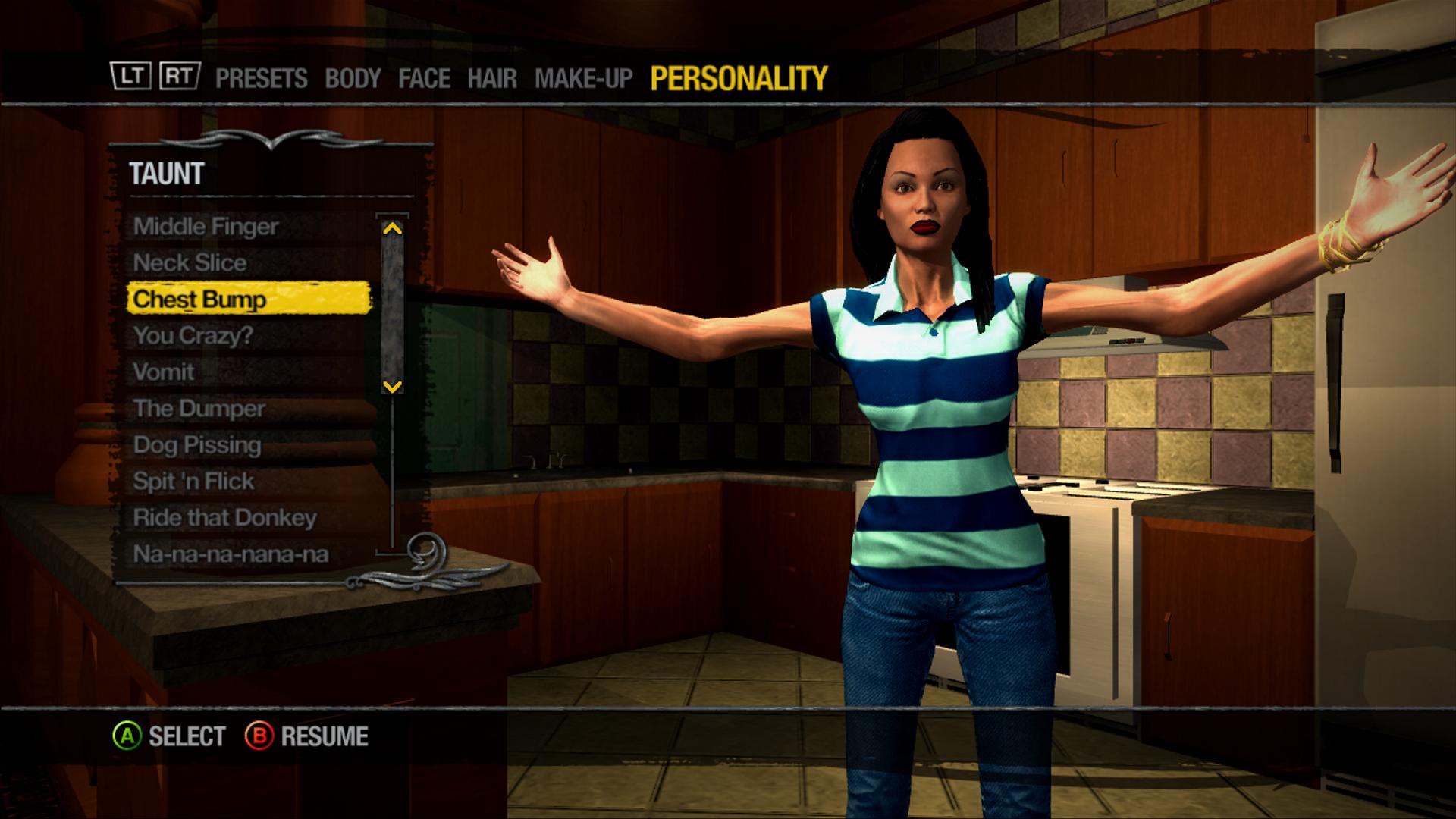Image resolution: width=1456 pixels, height=819 pixels.
Task: Choose the Ride that Donkey taunt
Action: click(x=224, y=517)
